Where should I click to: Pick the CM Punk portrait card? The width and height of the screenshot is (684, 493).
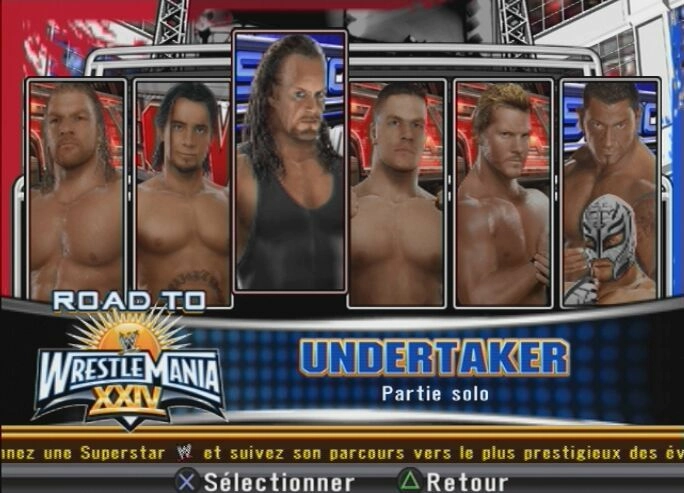[x=182, y=190]
